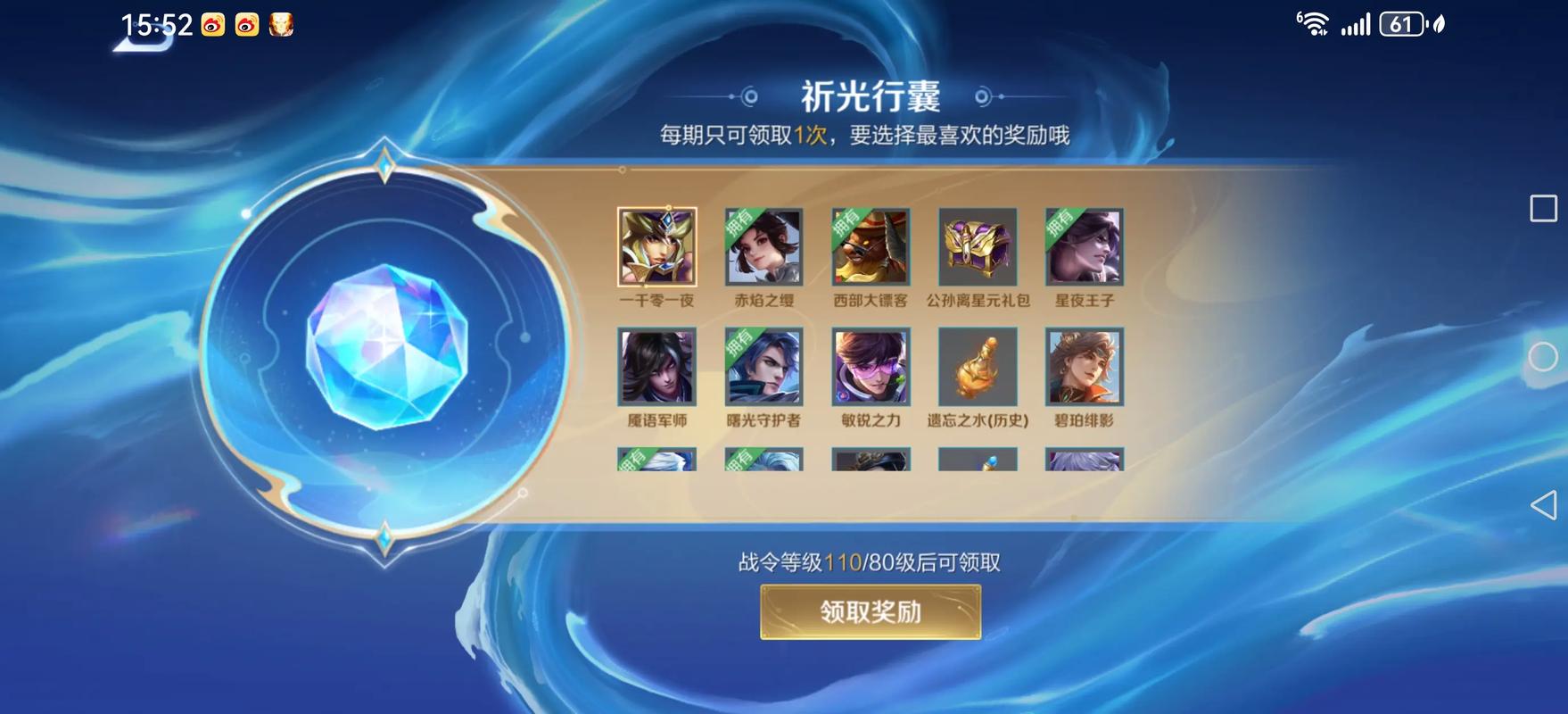Tap the 战令等级110/80级后可领取 progress text
The image size is (1568, 714).
click(x=870, y=560)
